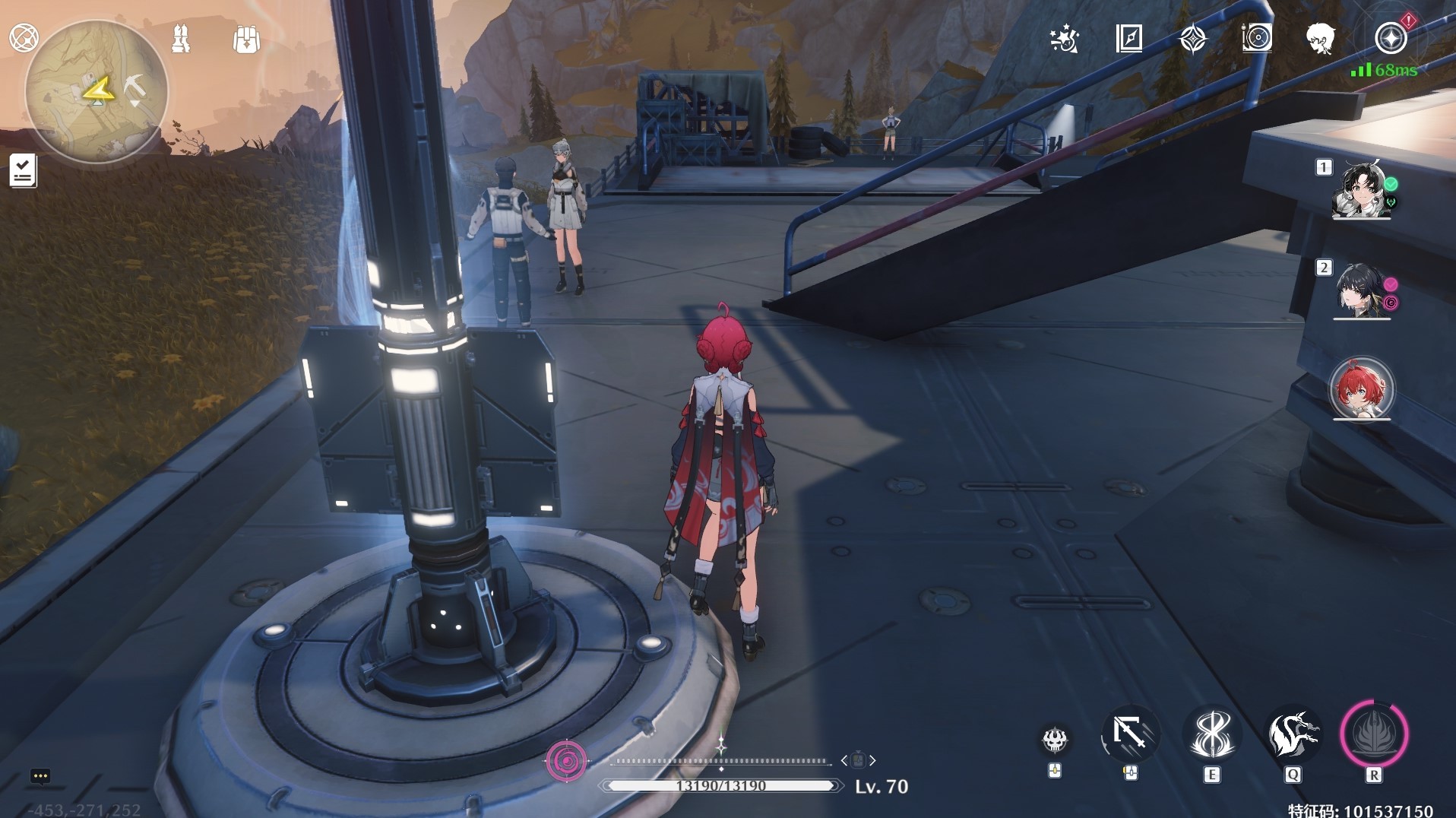Viewport: 1456px width, 818px height.
Task: Open the four-pointed star diamond icon
Action: coord(1193,38)
